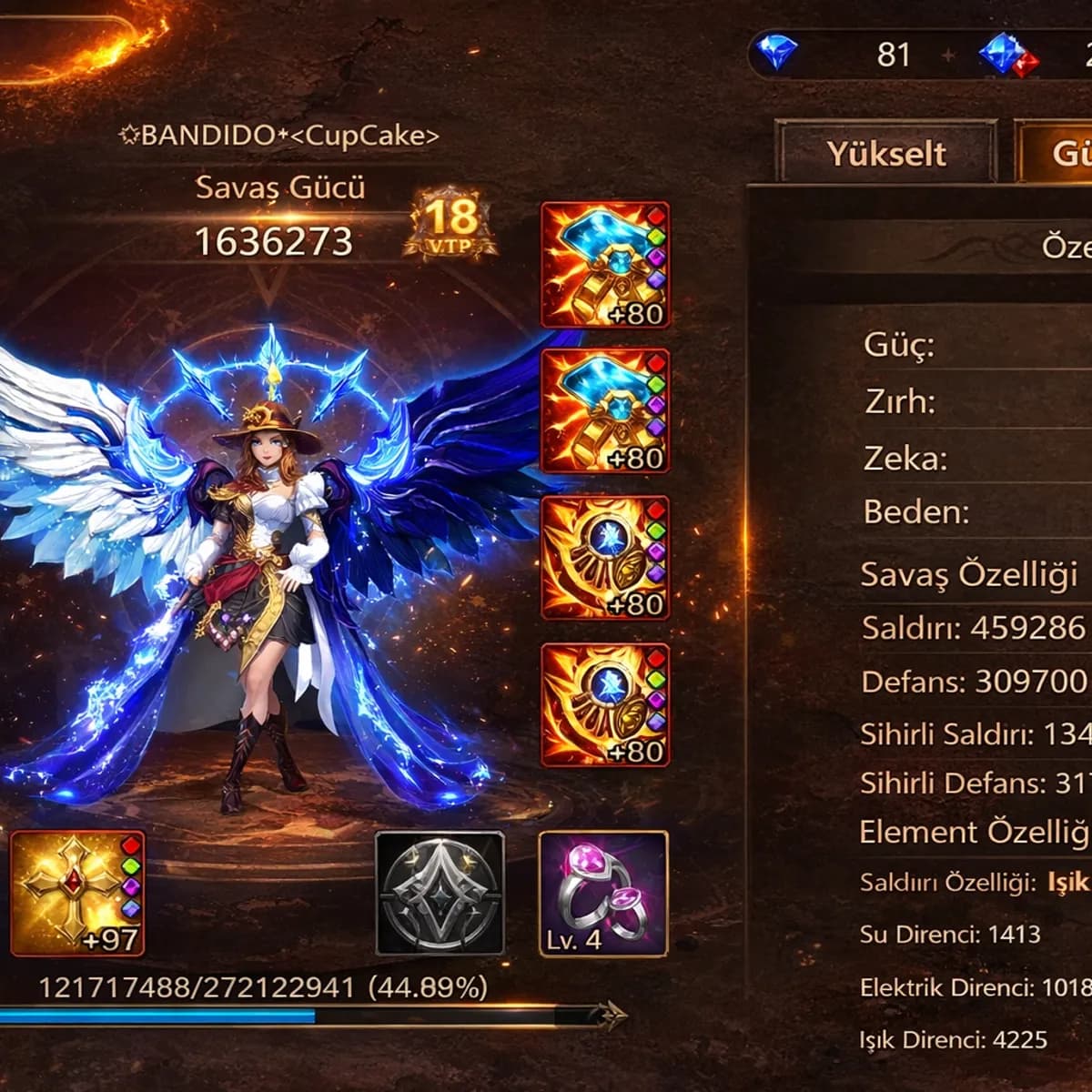Viewport: 1092px width, 1092px height.
Task: Switch to the Yükselt tab
Action: (x=886, y=153)
